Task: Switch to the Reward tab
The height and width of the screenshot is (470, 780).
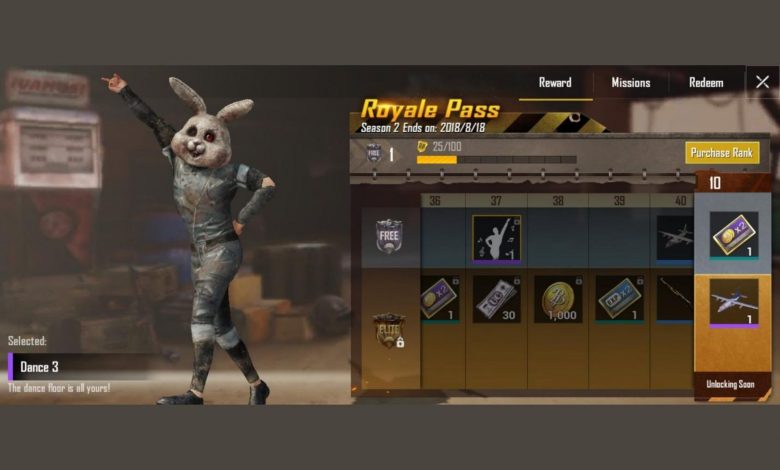Action: click(x=555, y=83)
